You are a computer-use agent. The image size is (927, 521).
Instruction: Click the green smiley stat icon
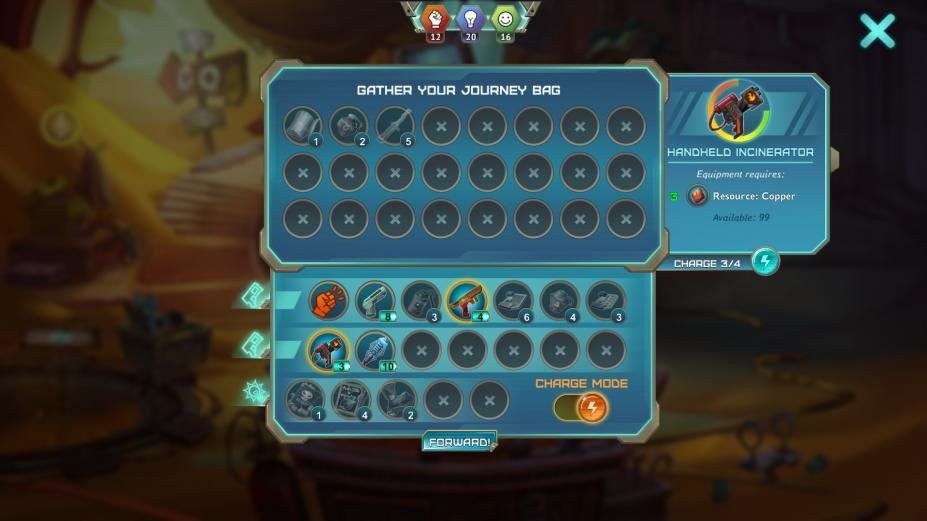pos(505,18)
